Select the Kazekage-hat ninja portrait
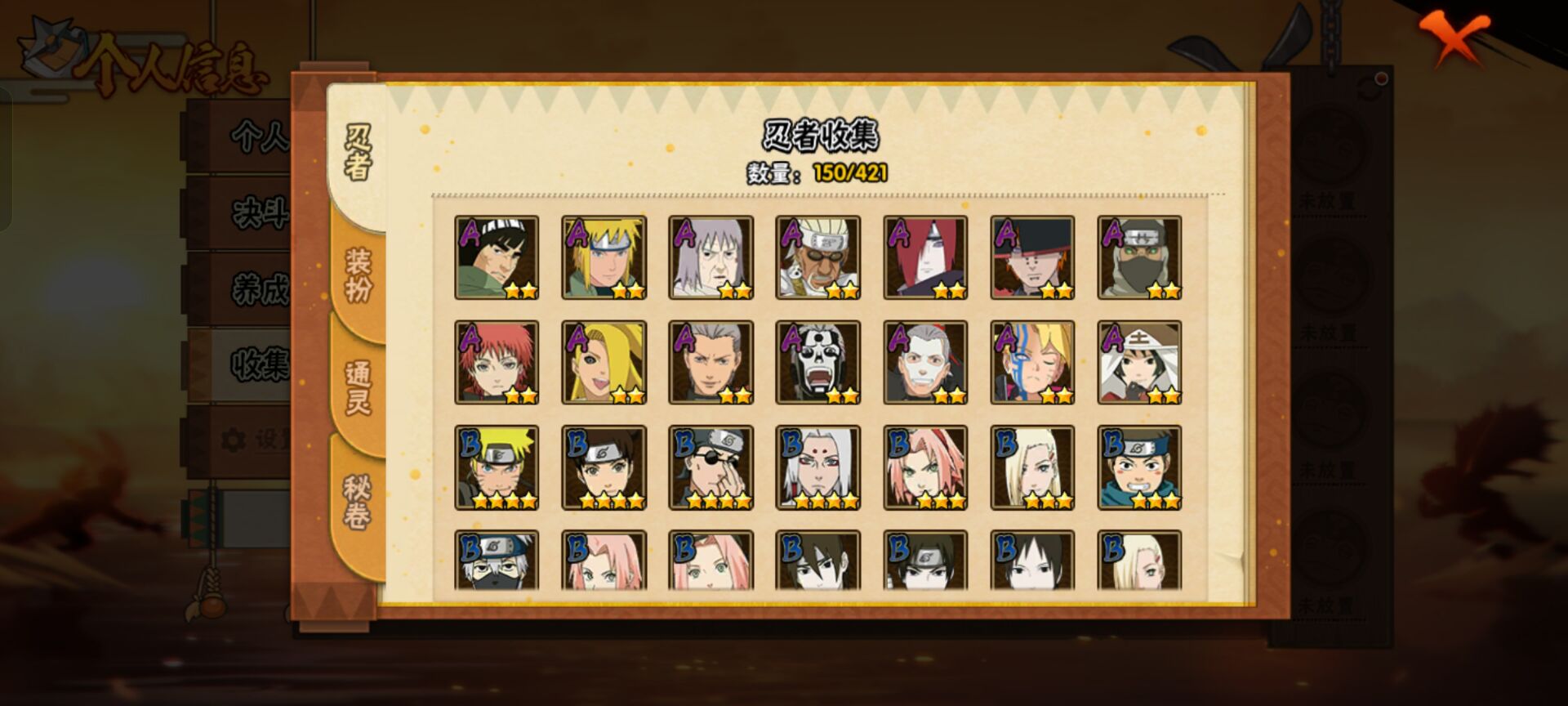Image resolution: width=1568 pixels, height=706 pixels. tap(1139, 362)
